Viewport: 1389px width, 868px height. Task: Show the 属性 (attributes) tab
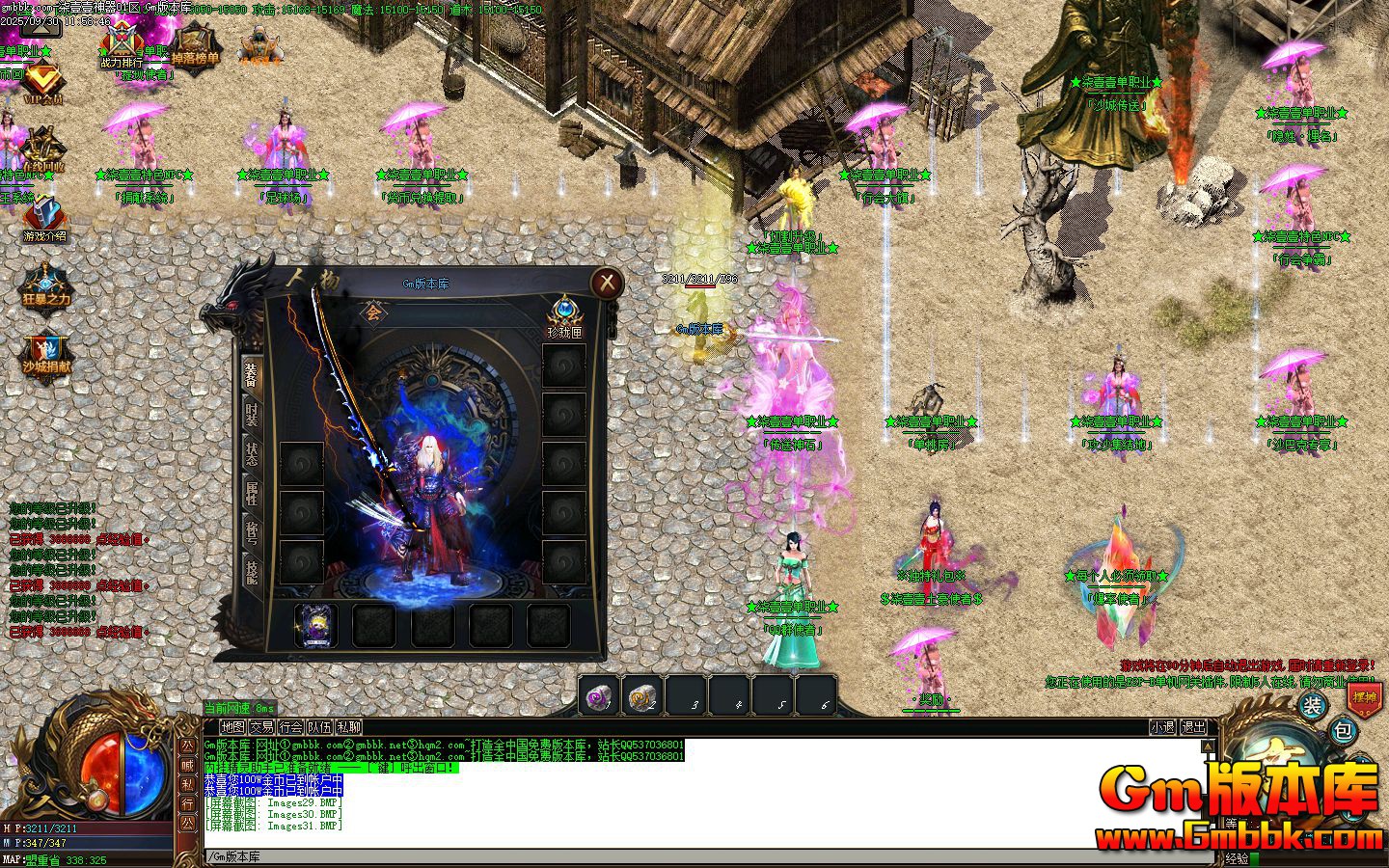tap(251, 494)
